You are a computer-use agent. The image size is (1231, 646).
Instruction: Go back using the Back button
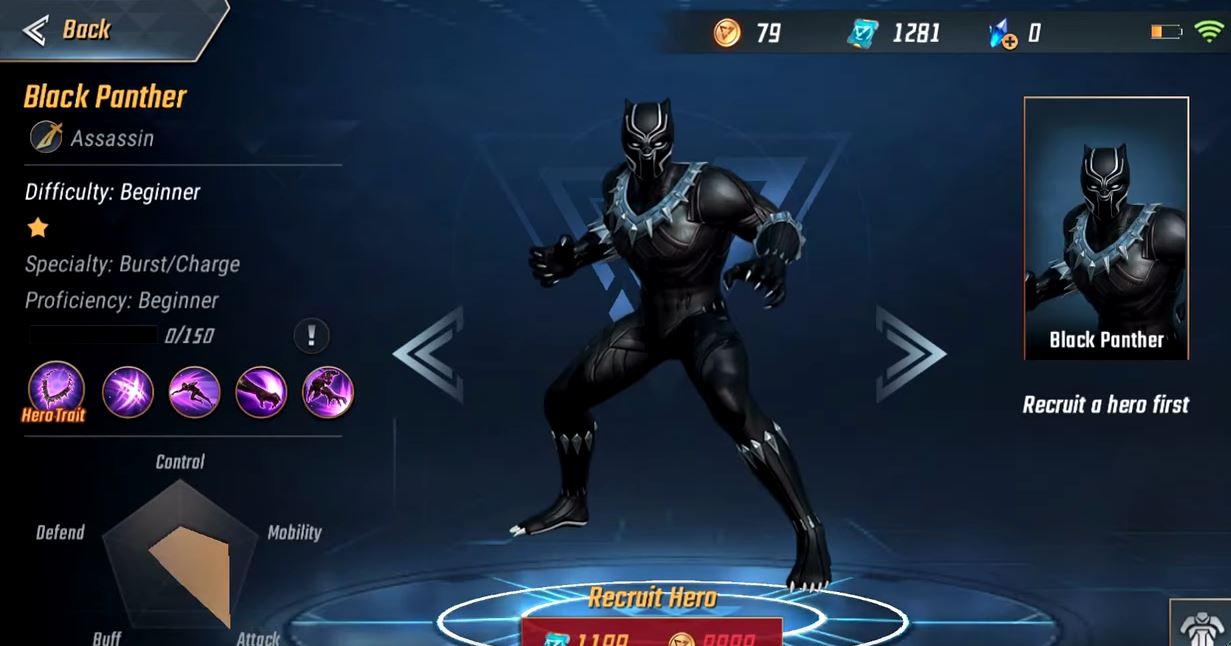pyautogui.click(x=70, y=30)
